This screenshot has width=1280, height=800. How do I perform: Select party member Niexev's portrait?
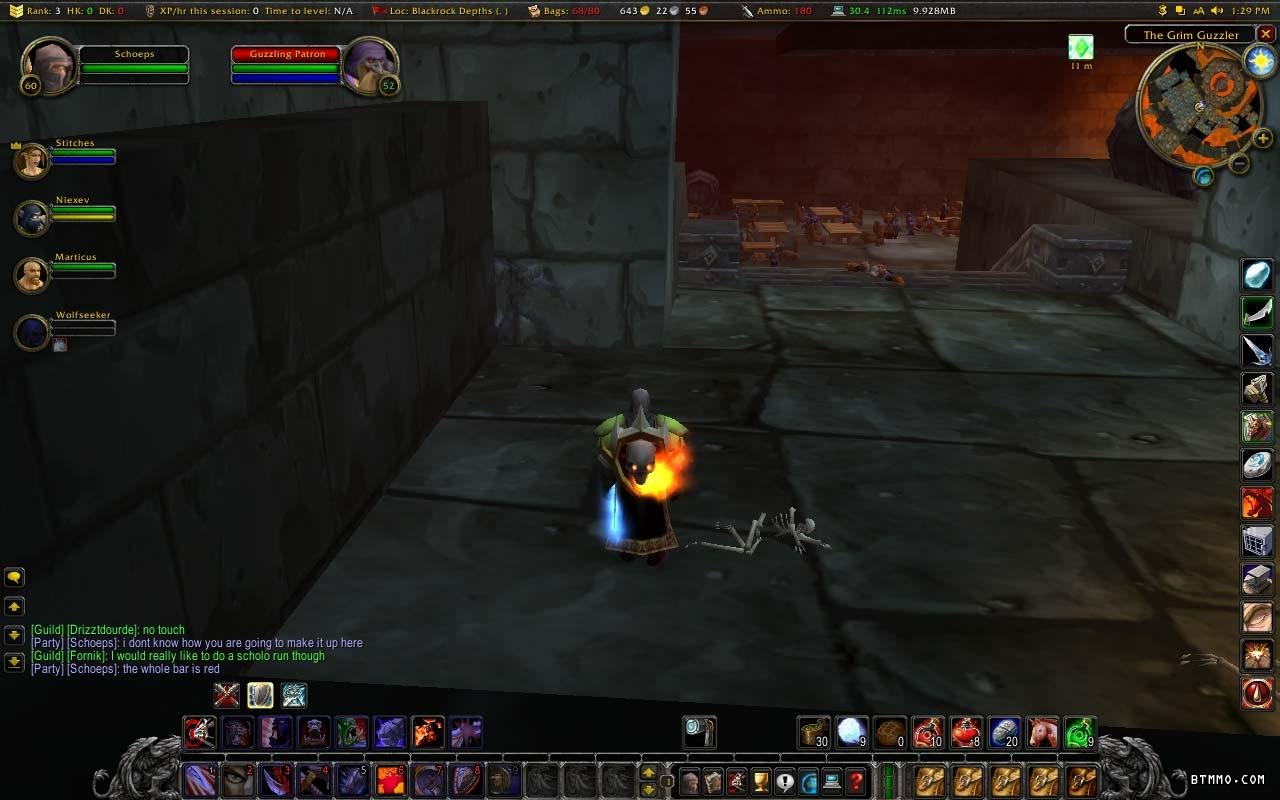click(31, 217)
